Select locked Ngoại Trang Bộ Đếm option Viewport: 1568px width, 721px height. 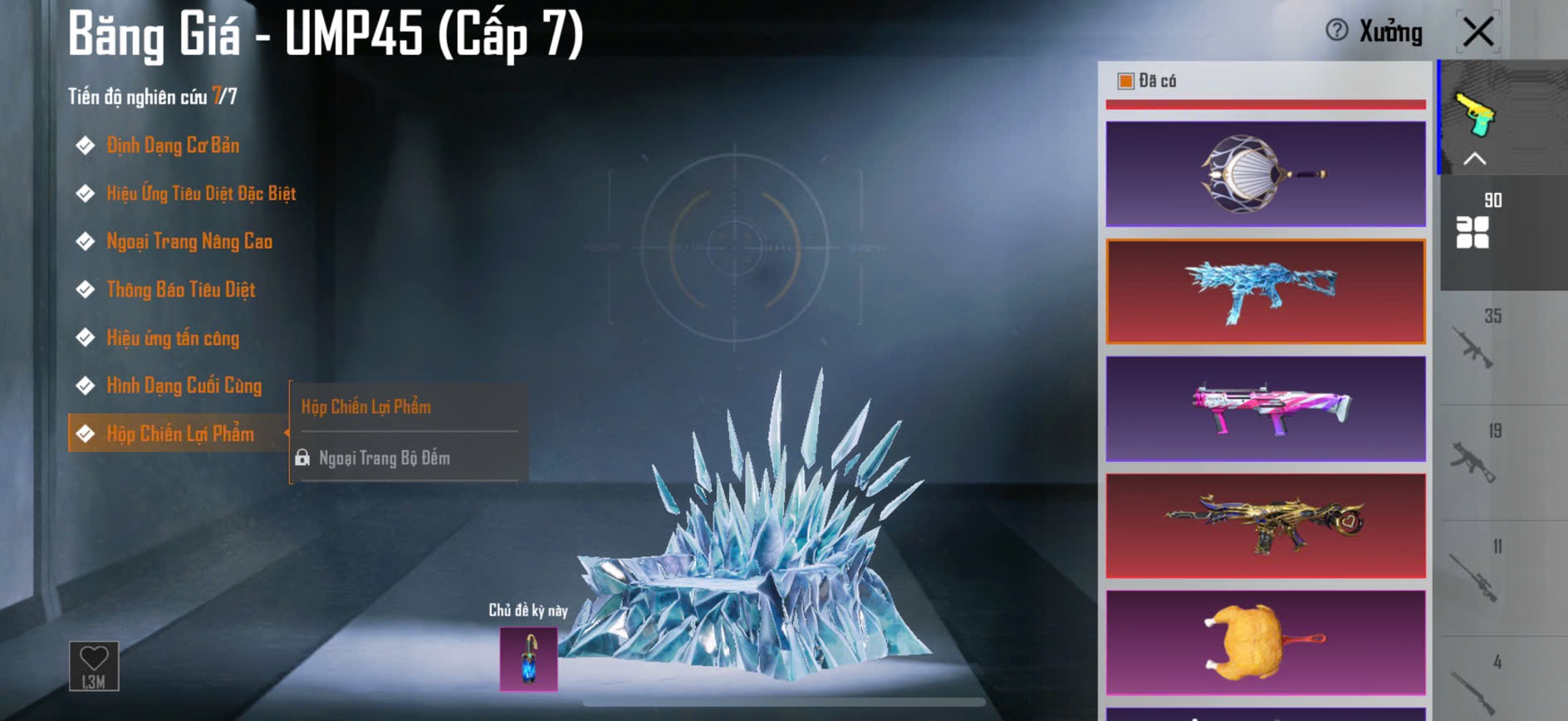tap(384, 459)
